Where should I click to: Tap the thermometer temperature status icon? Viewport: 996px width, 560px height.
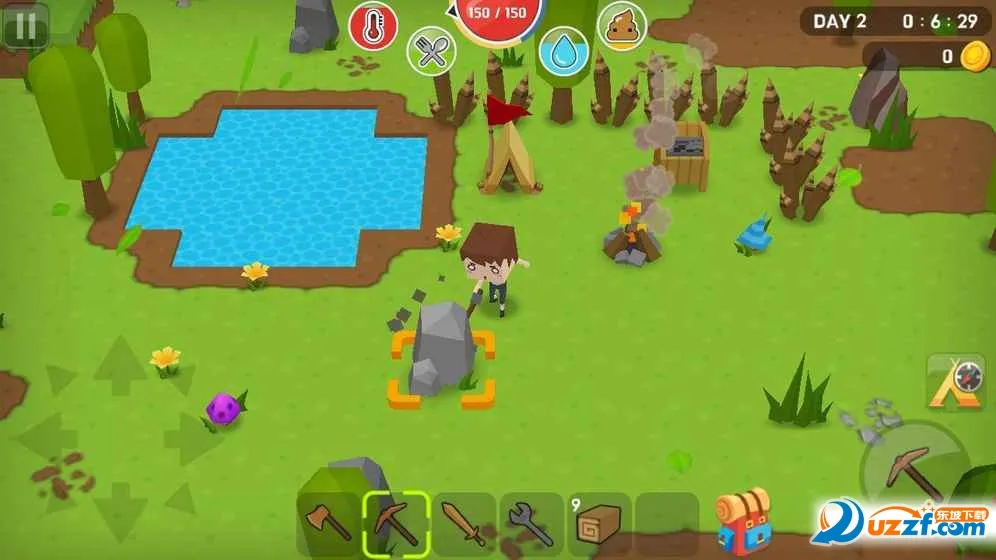point(373,27)
